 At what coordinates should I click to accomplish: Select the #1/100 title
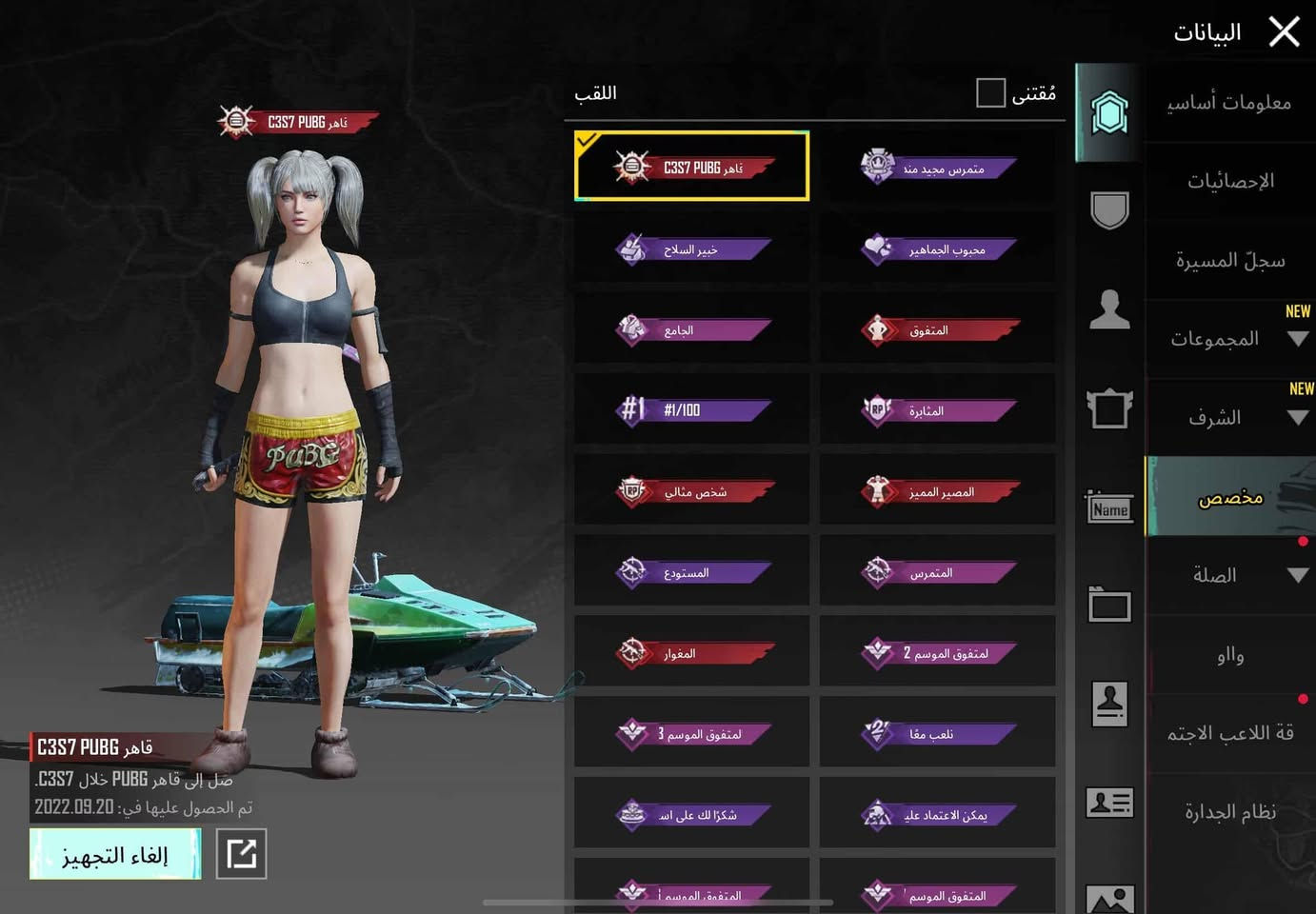pyautogui.click(x=692, y=410)
